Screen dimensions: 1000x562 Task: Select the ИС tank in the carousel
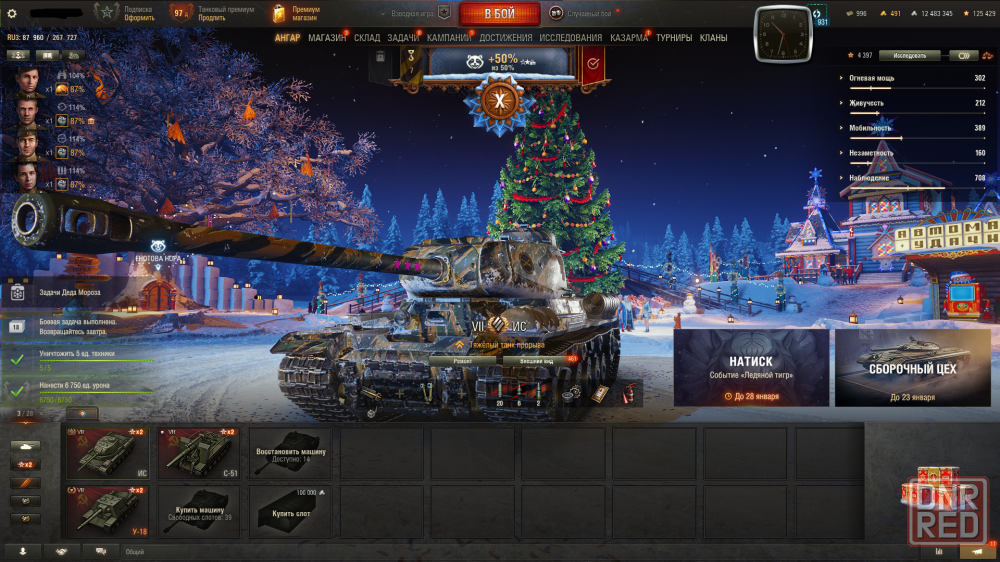click(107, 453)
